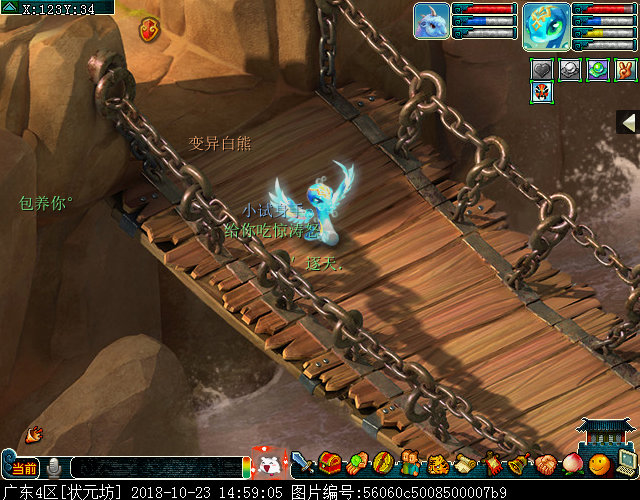Image resolution: width=640 pixels, height=500 pixels.
Task: Open the two-person team icon
Action: coord(410,463)
